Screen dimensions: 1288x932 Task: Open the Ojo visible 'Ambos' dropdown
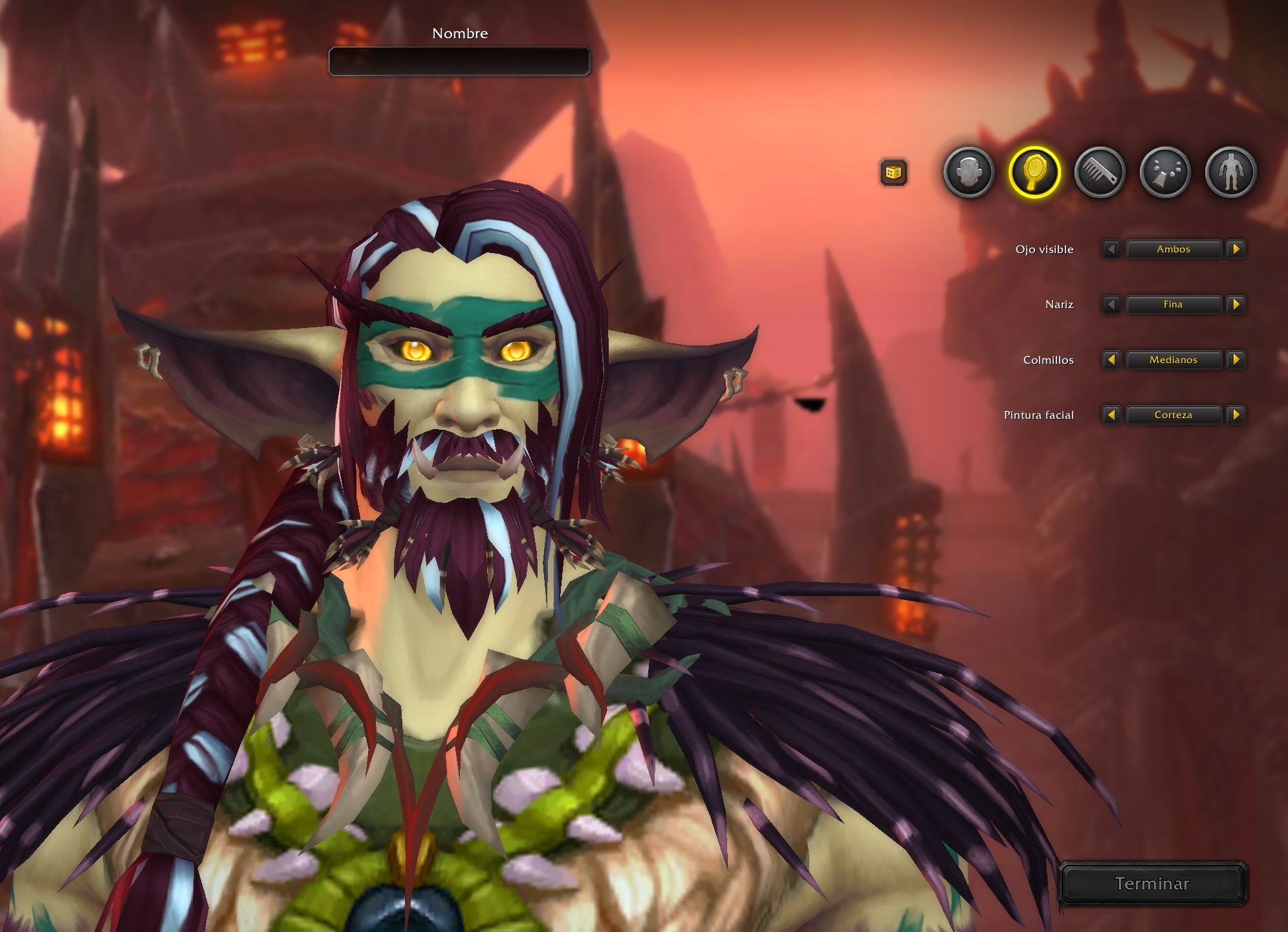[x=1173, y=249]
